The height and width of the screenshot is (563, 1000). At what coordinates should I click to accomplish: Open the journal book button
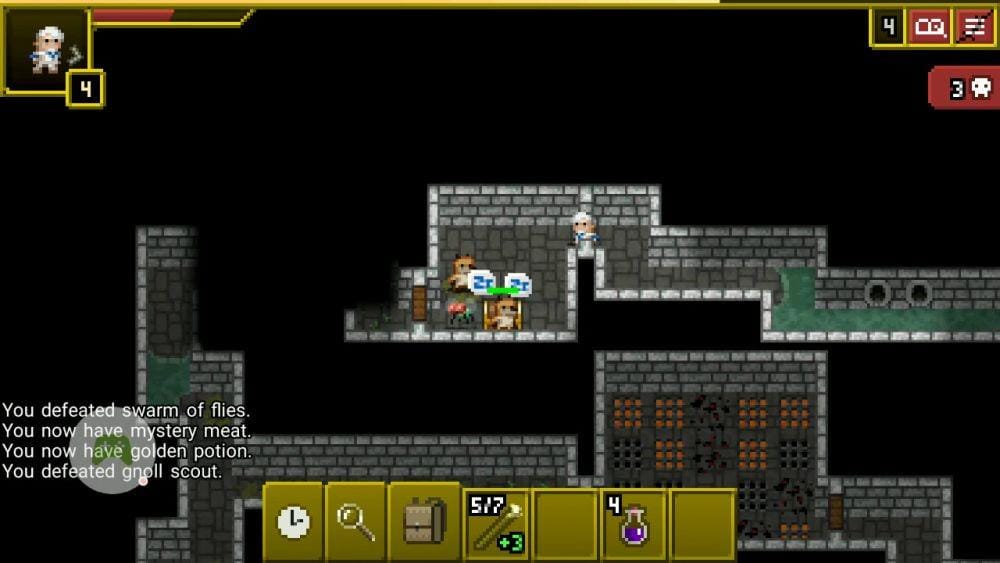click(x=929, y=28)
